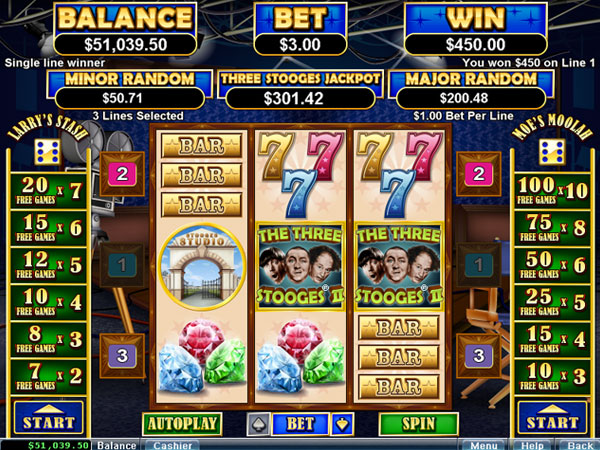
Task: Turn on AUTOPLAY
Action: tap(182, 423)
